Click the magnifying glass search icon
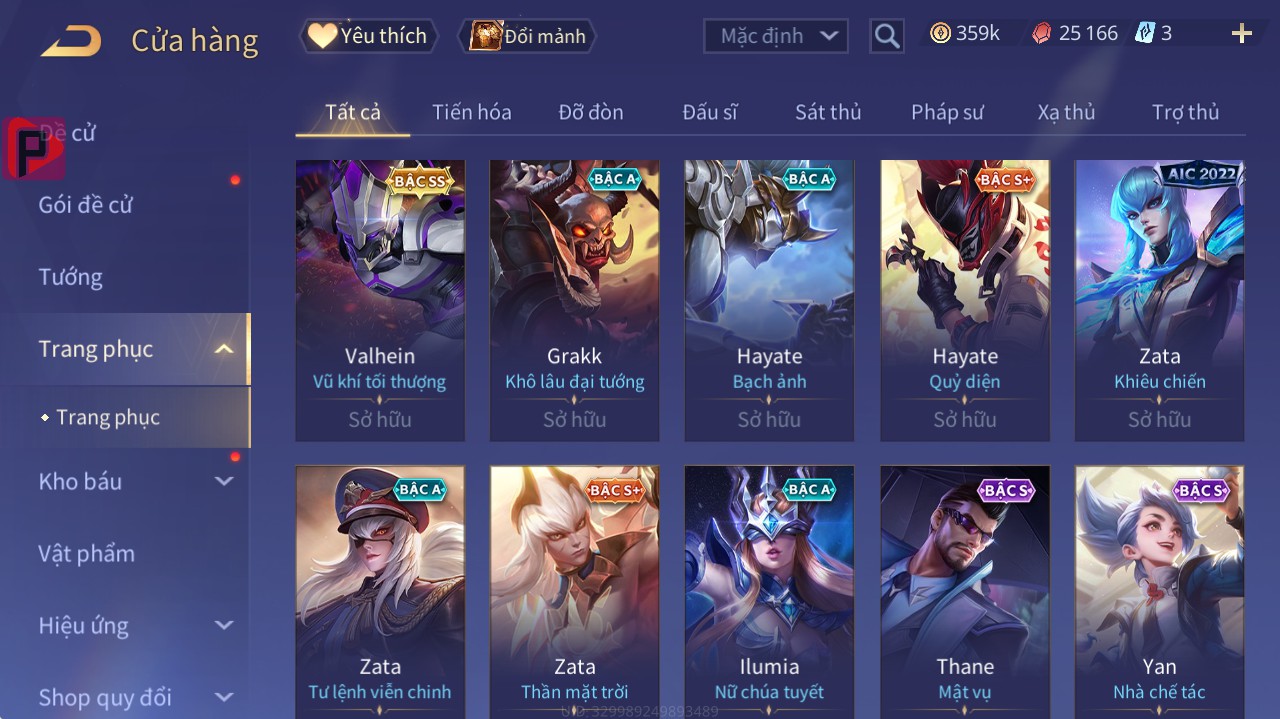 [886, 36]
